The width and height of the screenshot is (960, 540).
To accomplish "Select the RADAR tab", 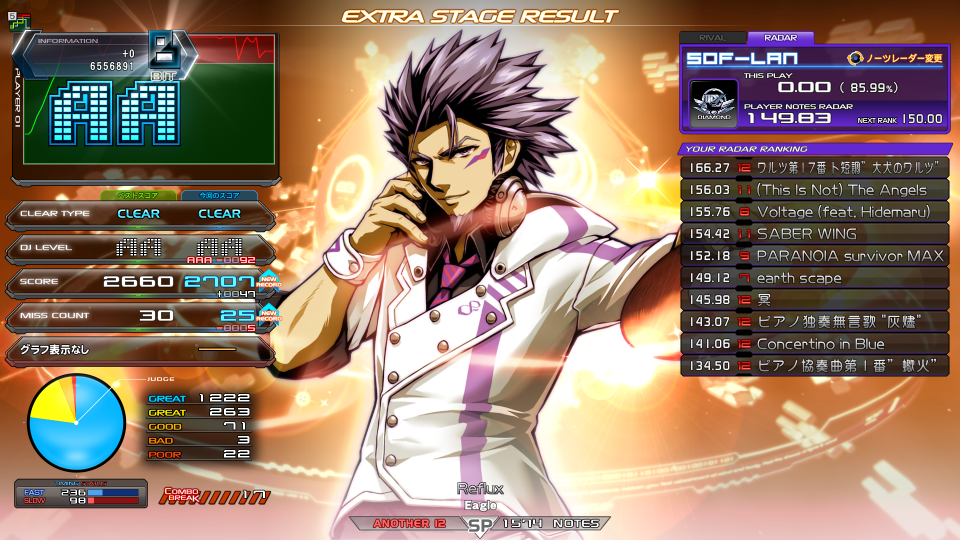I will [x=780, y=38].
